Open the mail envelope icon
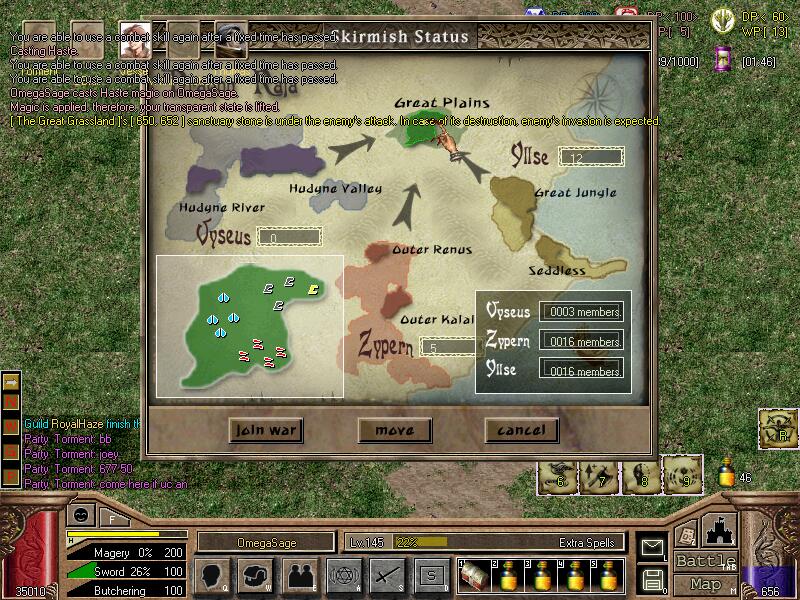 (653, 548)
